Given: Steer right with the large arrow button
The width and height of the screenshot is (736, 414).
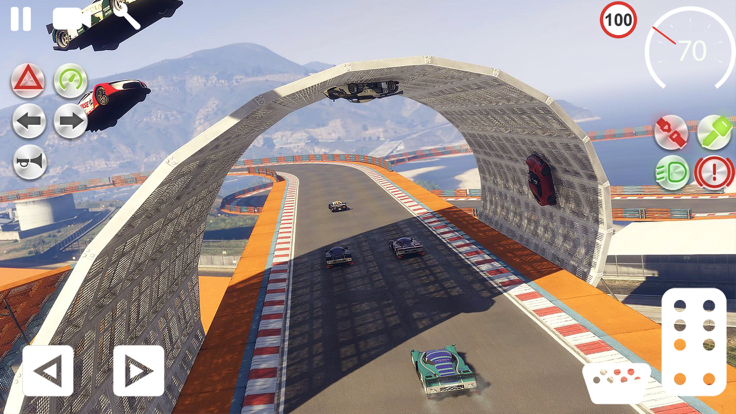Looking at the screenshot, I should click(x=138, y=371).
